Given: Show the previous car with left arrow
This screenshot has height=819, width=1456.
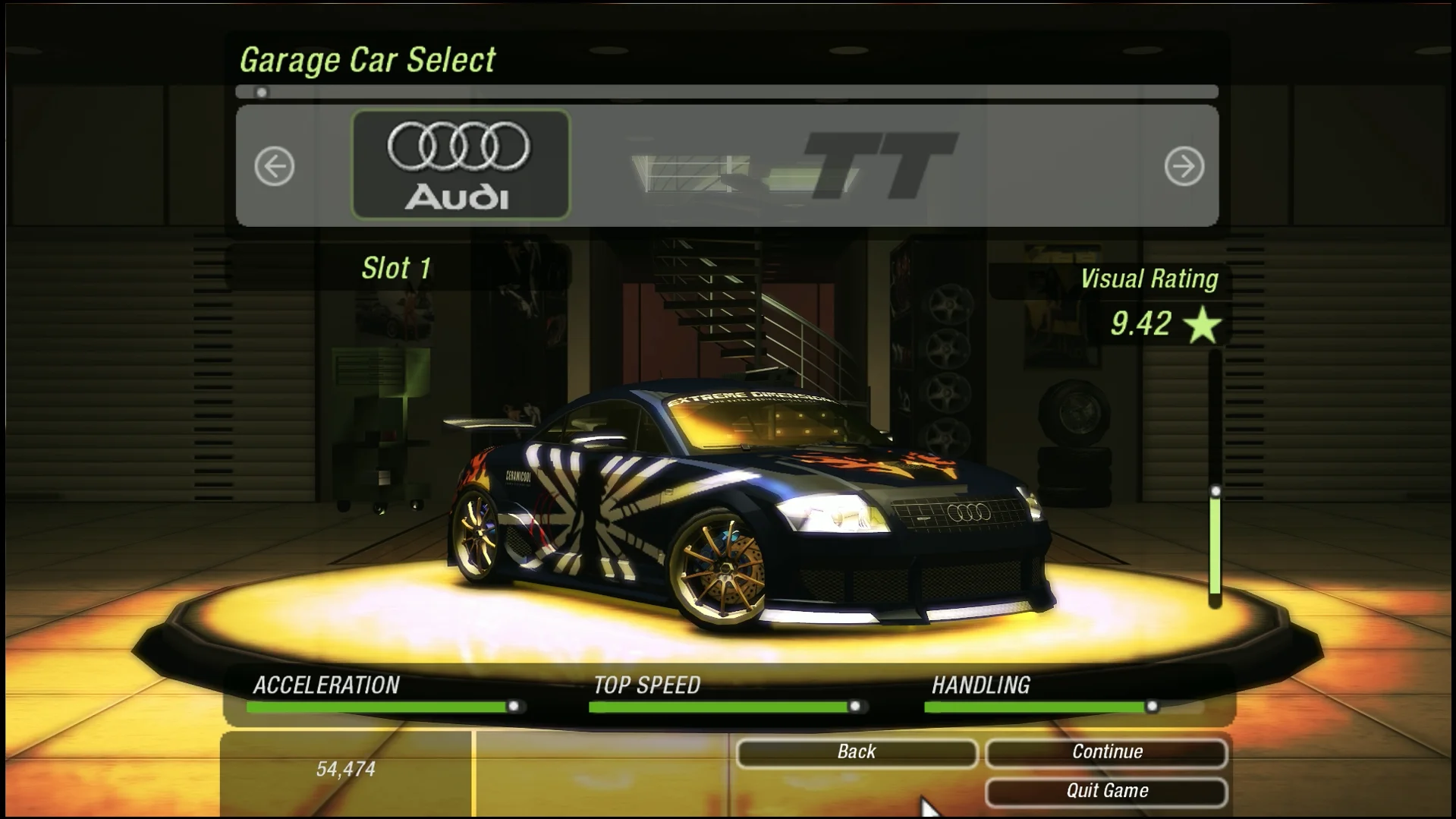Looking at the screenshot, I should click(275, 166).
